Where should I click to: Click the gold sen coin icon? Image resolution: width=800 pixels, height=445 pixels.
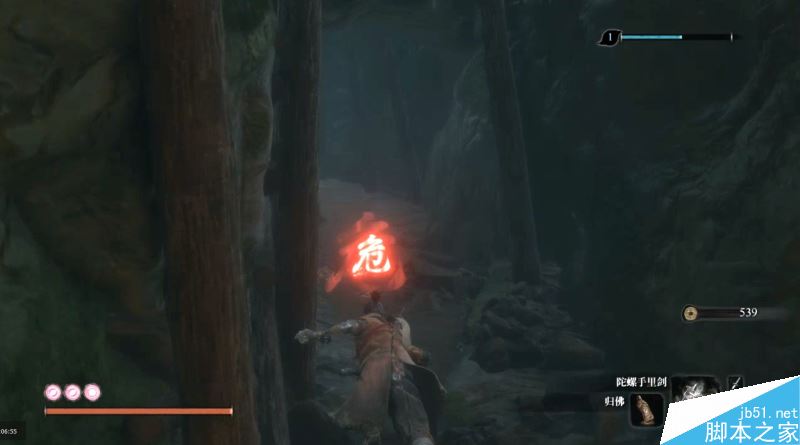[x=693, y=313]
